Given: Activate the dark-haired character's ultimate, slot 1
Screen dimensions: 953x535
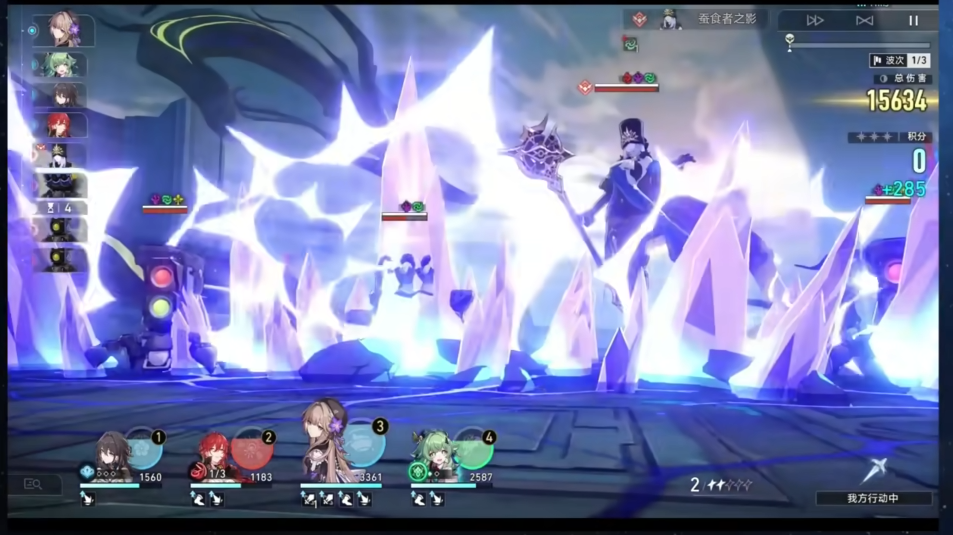Looking at the screenshot, I should (x=145, y=450).
